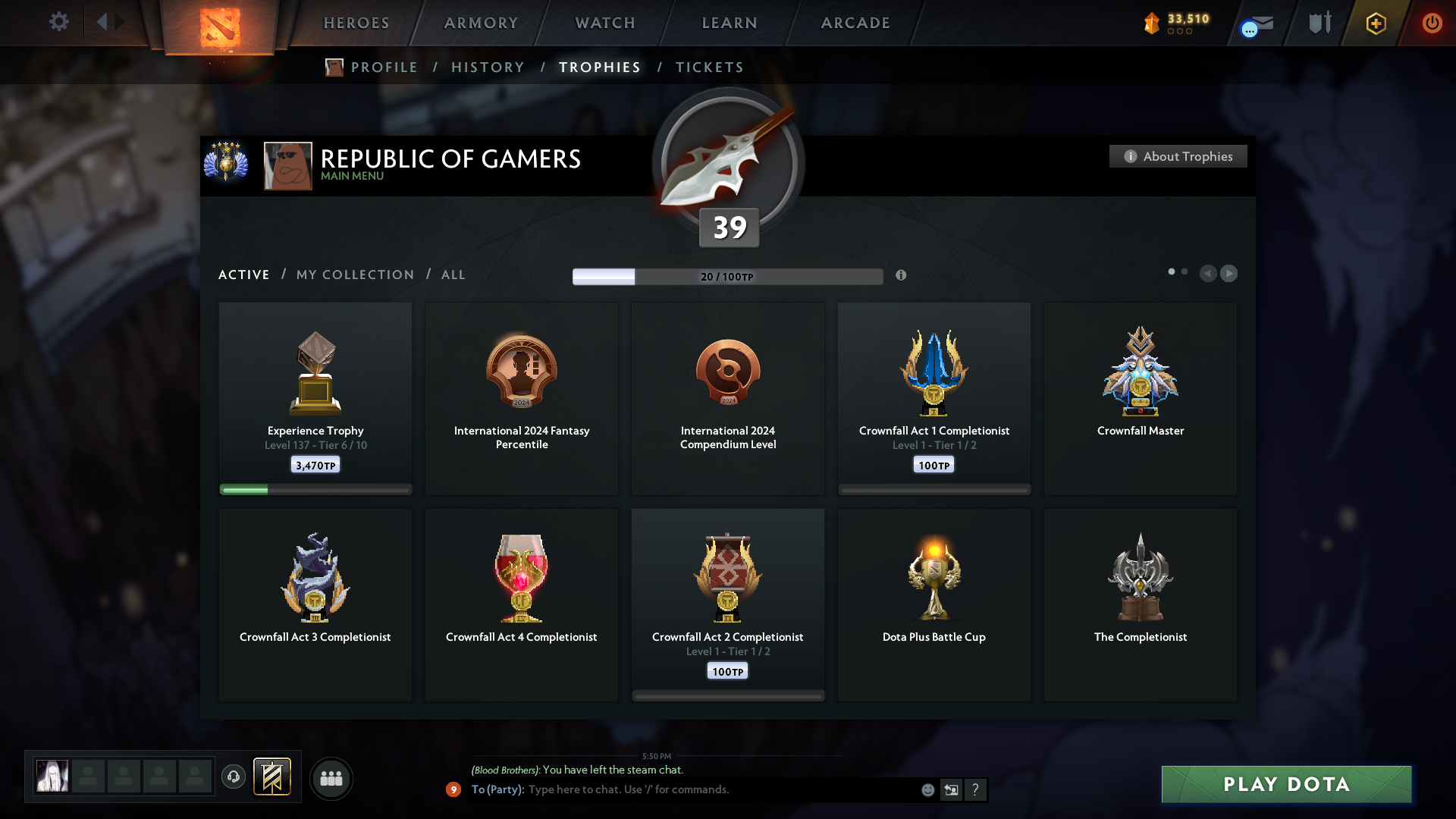Click the power/exit icon

pyautogui.click(x=1432, y=23)
